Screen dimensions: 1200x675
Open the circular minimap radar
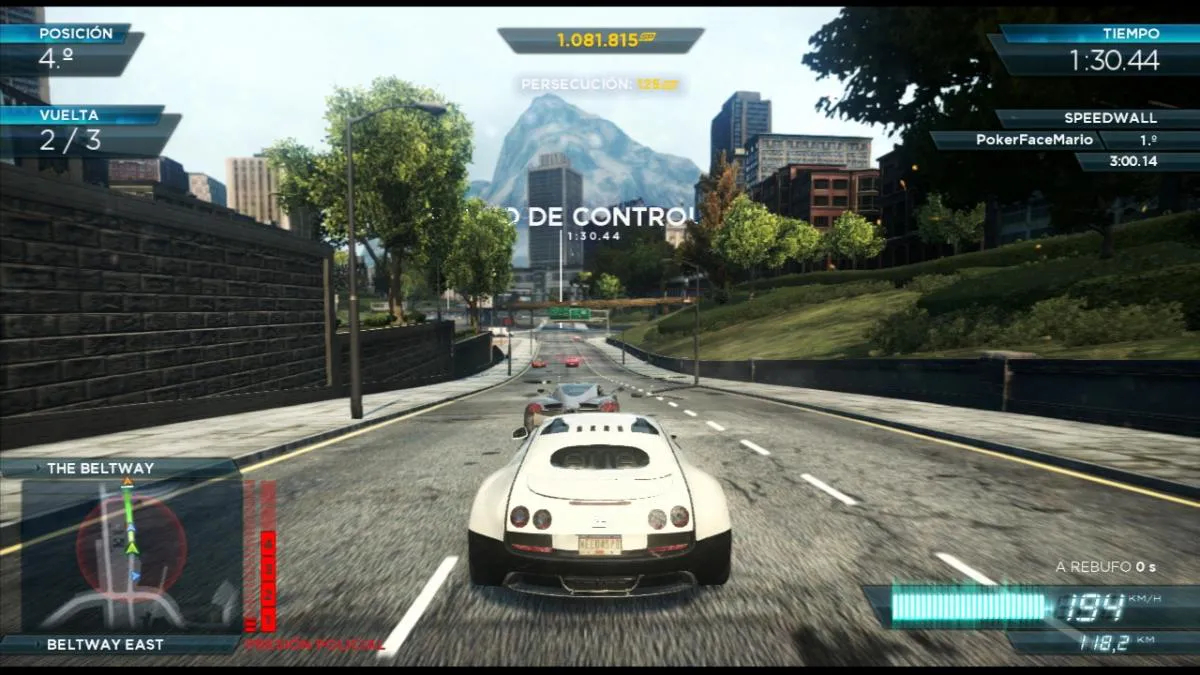click(x=131, y=546)
